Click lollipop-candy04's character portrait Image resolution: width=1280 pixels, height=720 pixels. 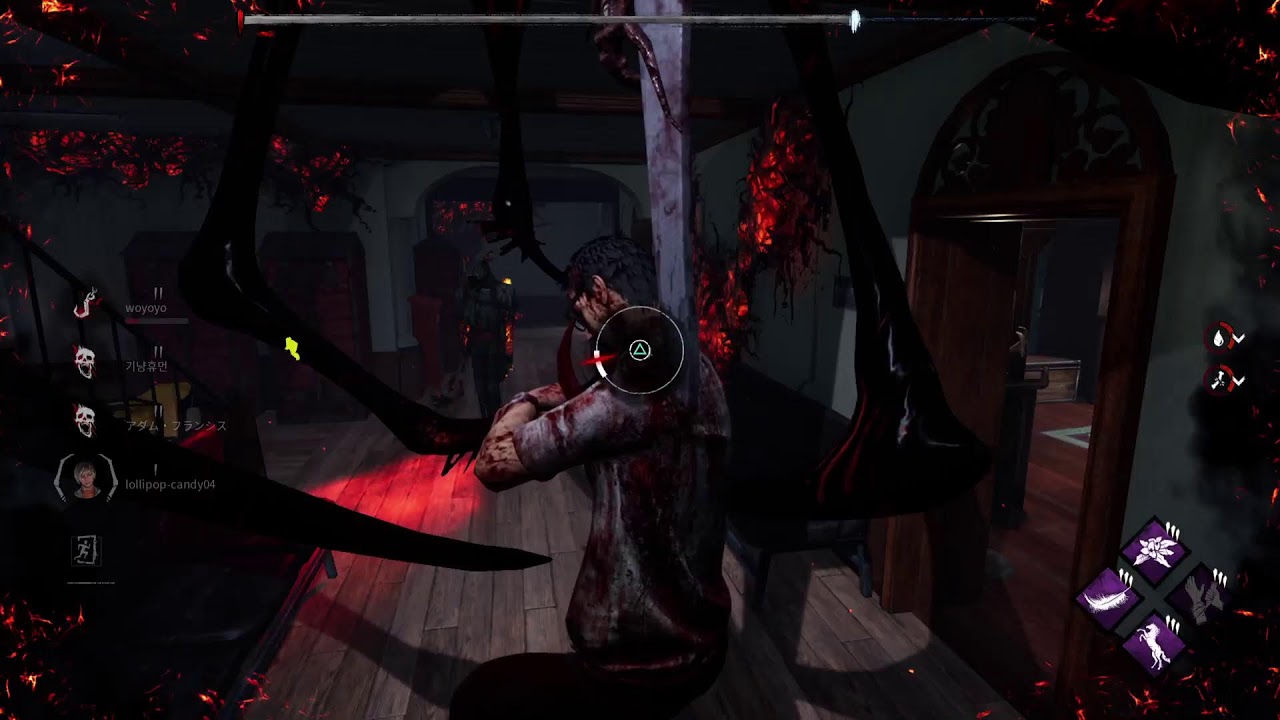click(86, 480)
